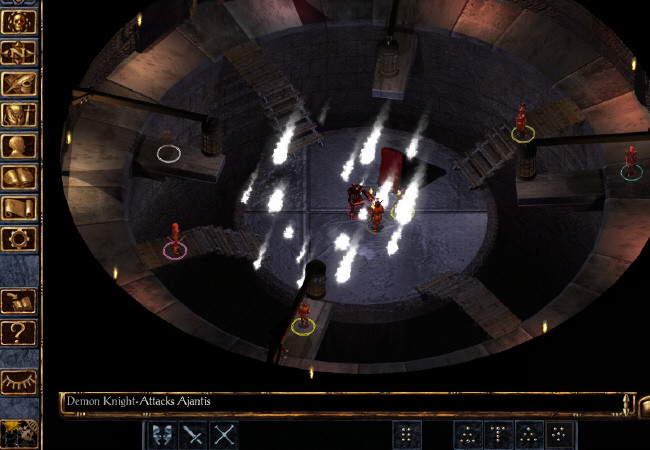Click the crossed-swords action button

(224, 434)
